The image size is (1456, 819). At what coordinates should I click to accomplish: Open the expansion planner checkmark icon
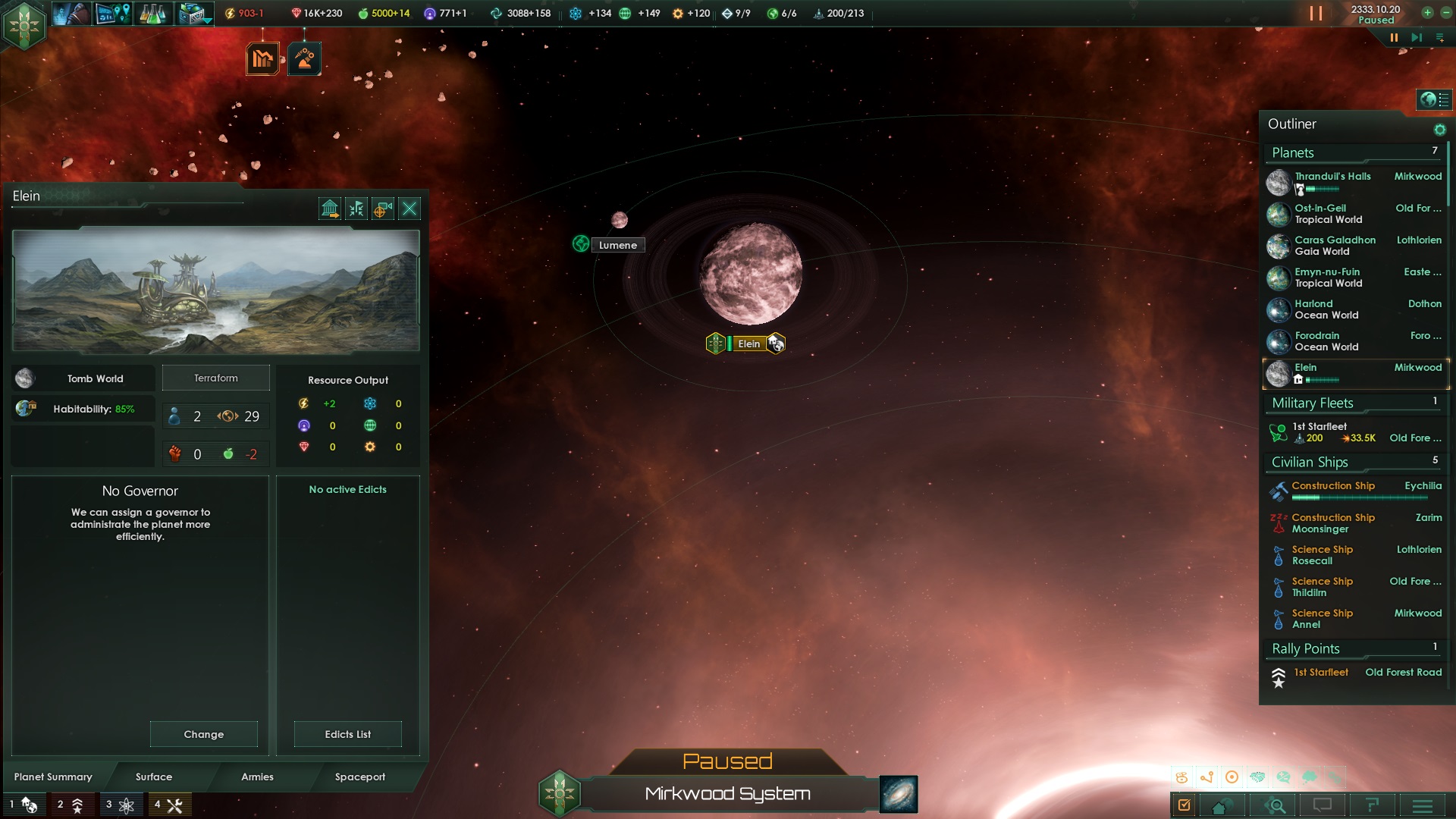1185,806
